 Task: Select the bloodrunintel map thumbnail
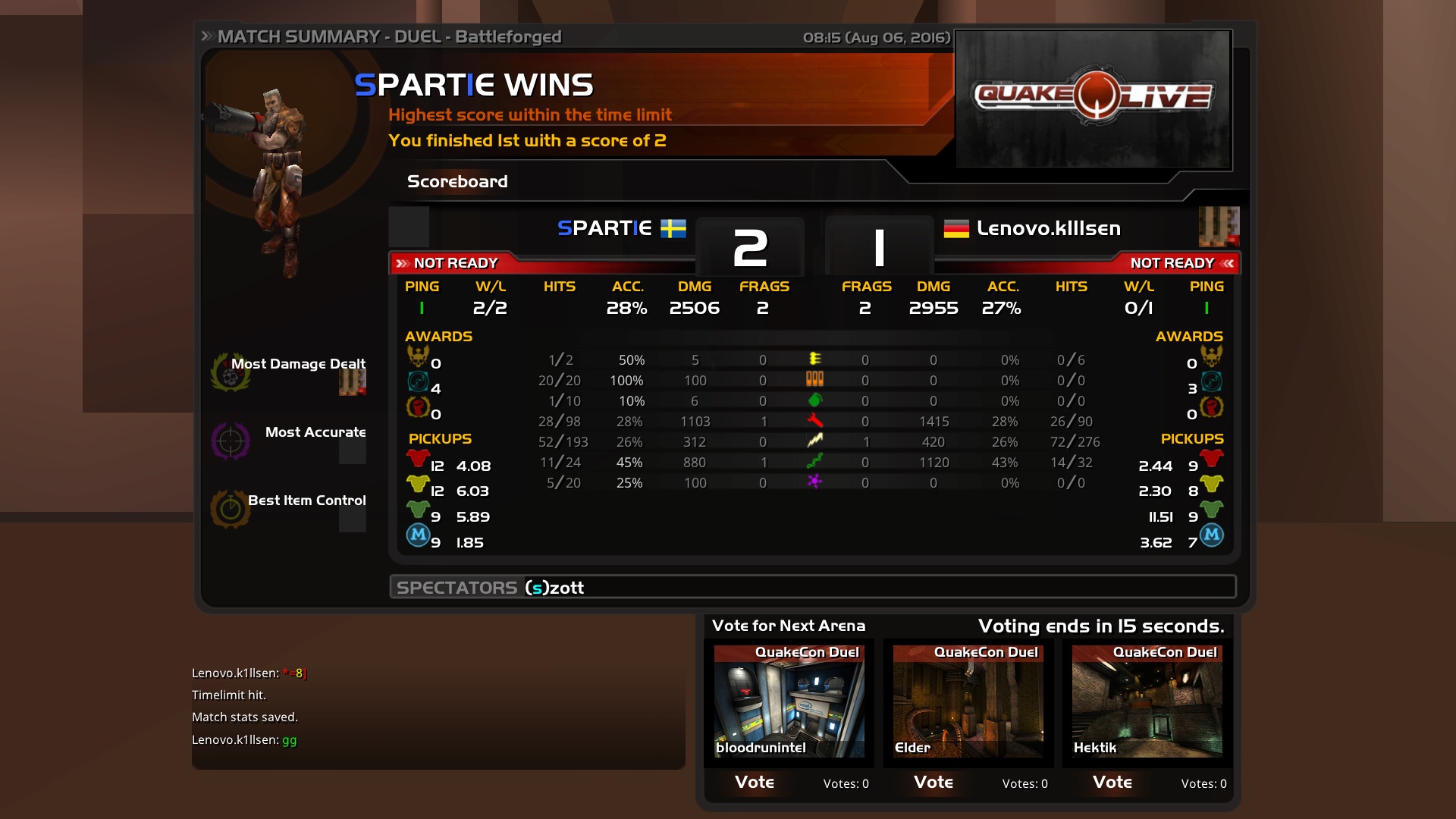pyautogui.click(x=789, y=701)
